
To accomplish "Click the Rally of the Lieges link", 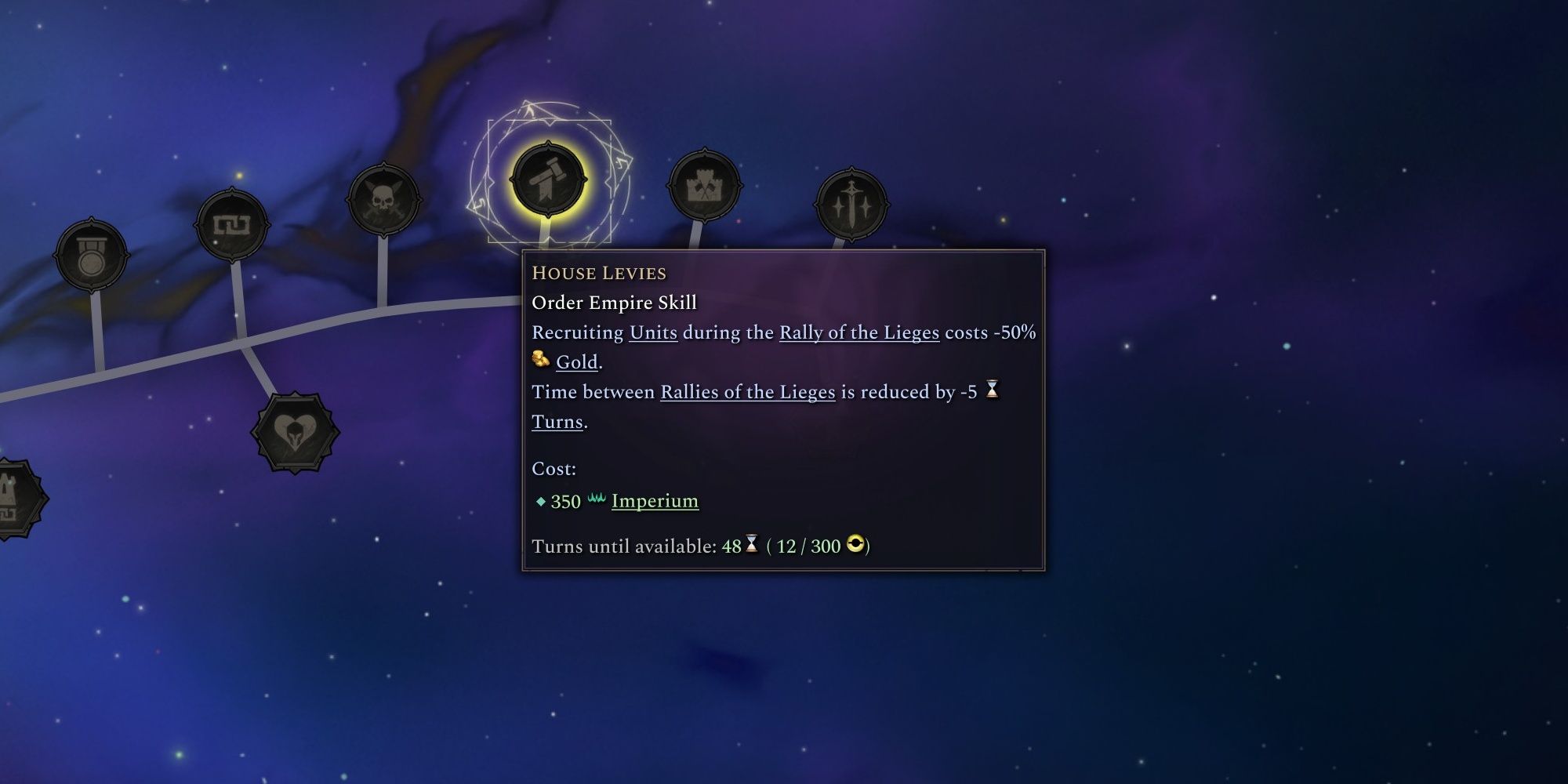I will 858,332.
